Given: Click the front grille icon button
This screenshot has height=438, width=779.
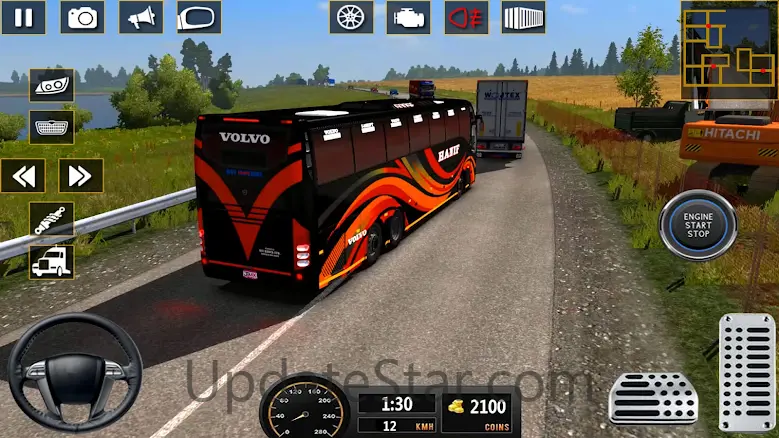Looking at the screenshot, I should (x=51, y=127).
